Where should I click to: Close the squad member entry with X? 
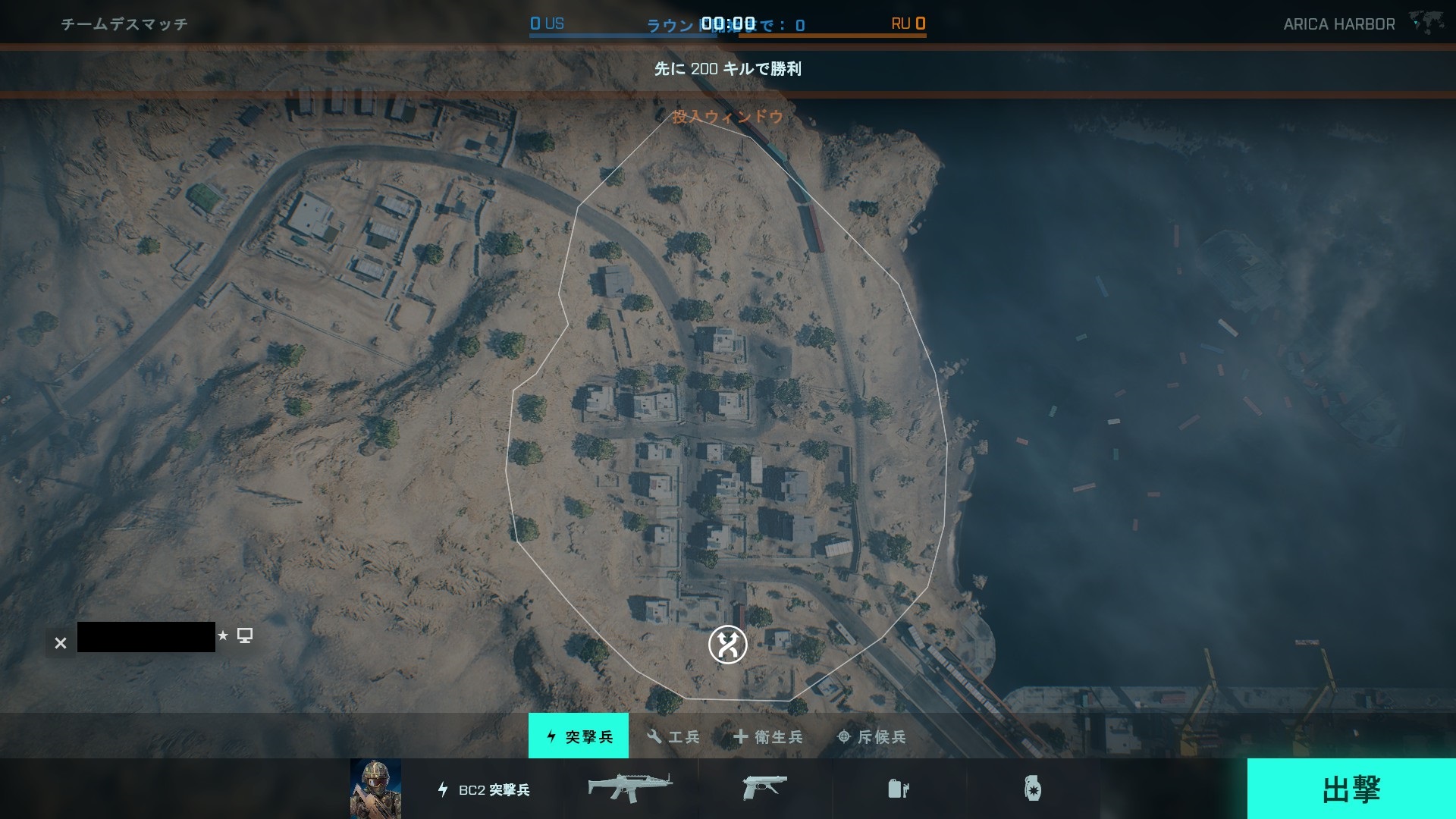tap(61, 643)
